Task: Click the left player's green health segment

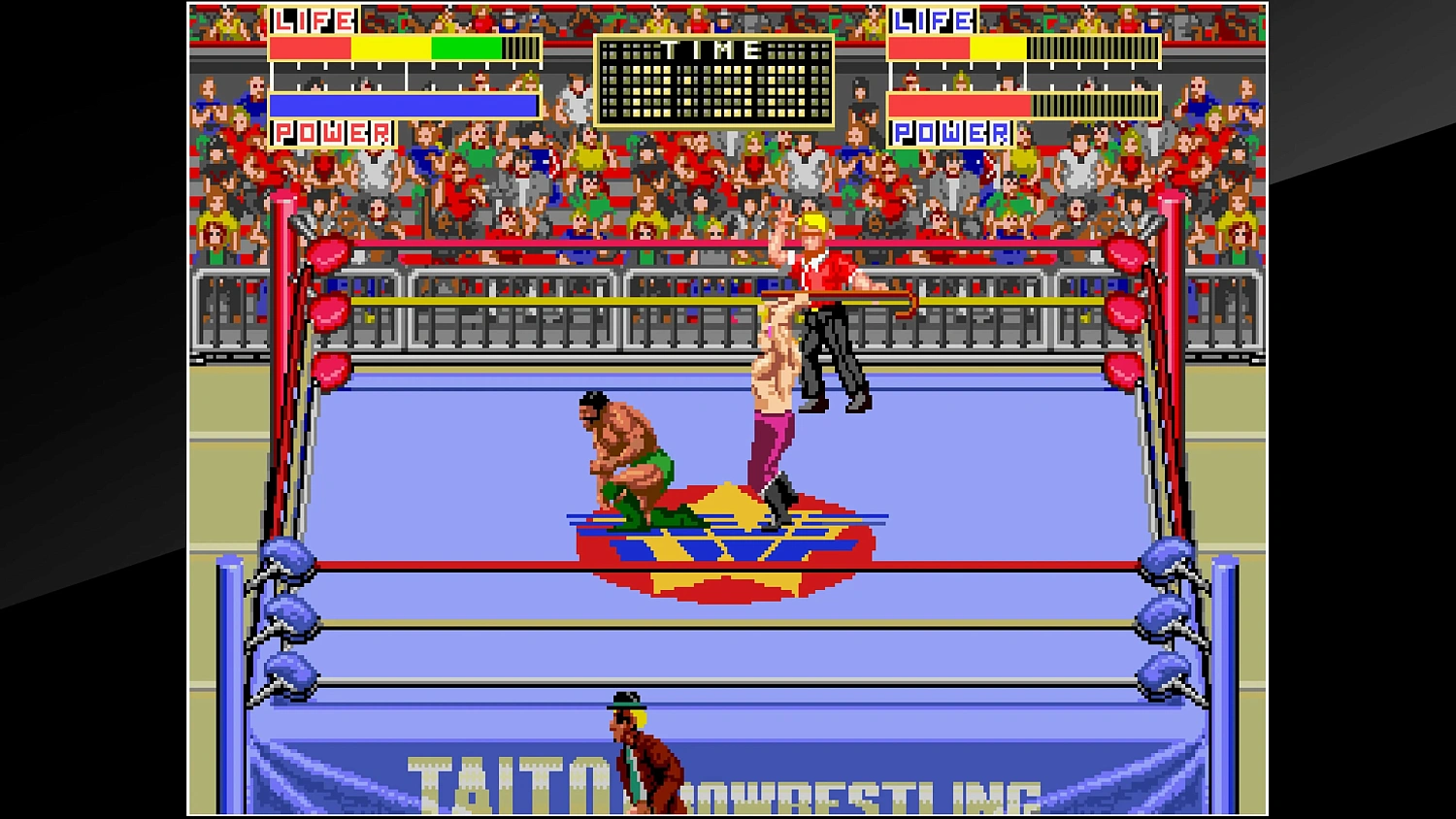Action: click(x=464, y=47)
